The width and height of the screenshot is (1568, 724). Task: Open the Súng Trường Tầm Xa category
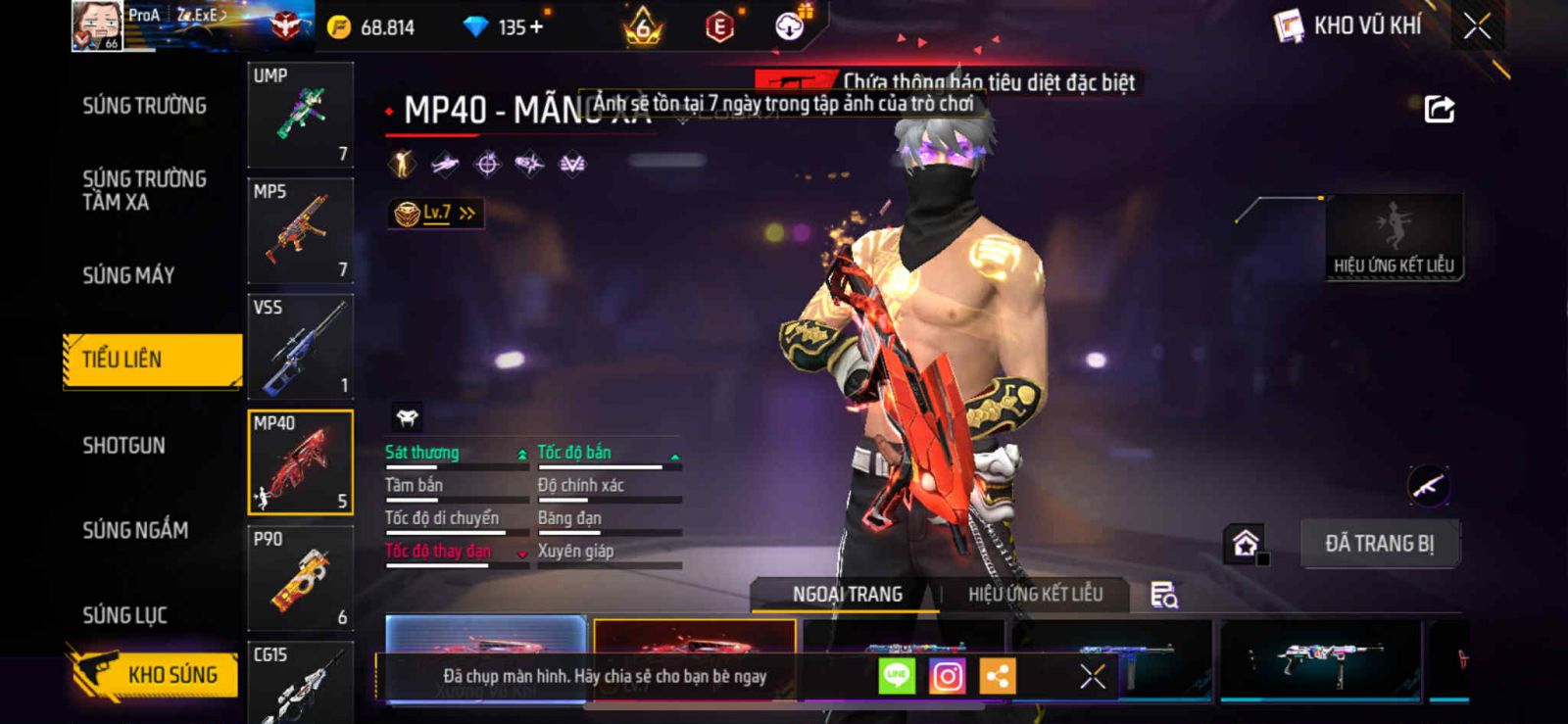(144, 190)
